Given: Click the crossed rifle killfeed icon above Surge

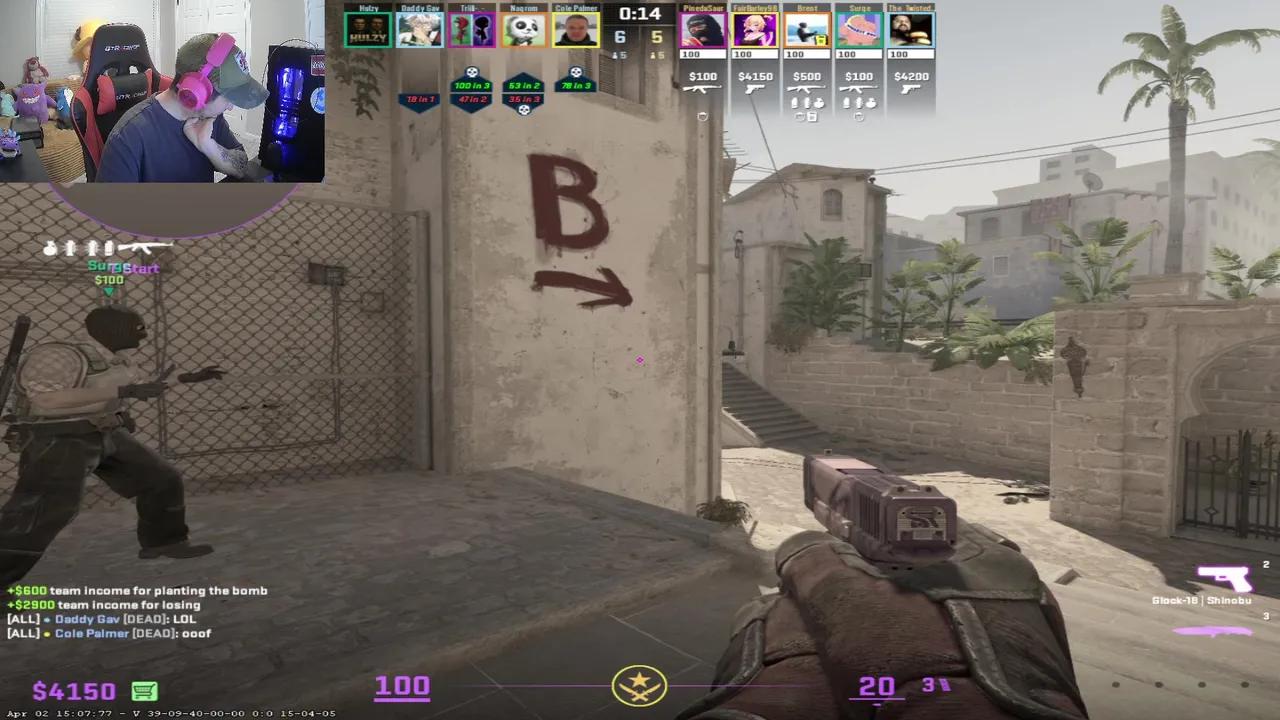Looking at the screenshot, I should point(146,245).
